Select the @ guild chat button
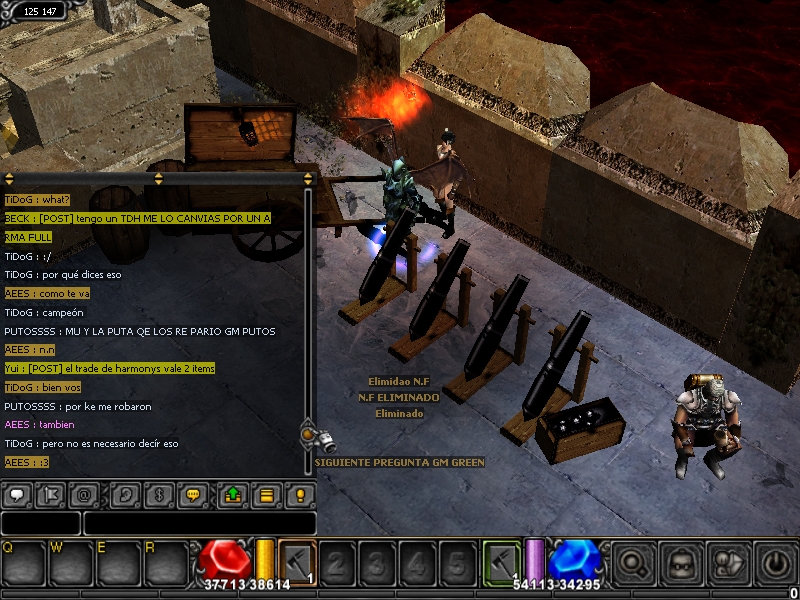 coord(84,494)
